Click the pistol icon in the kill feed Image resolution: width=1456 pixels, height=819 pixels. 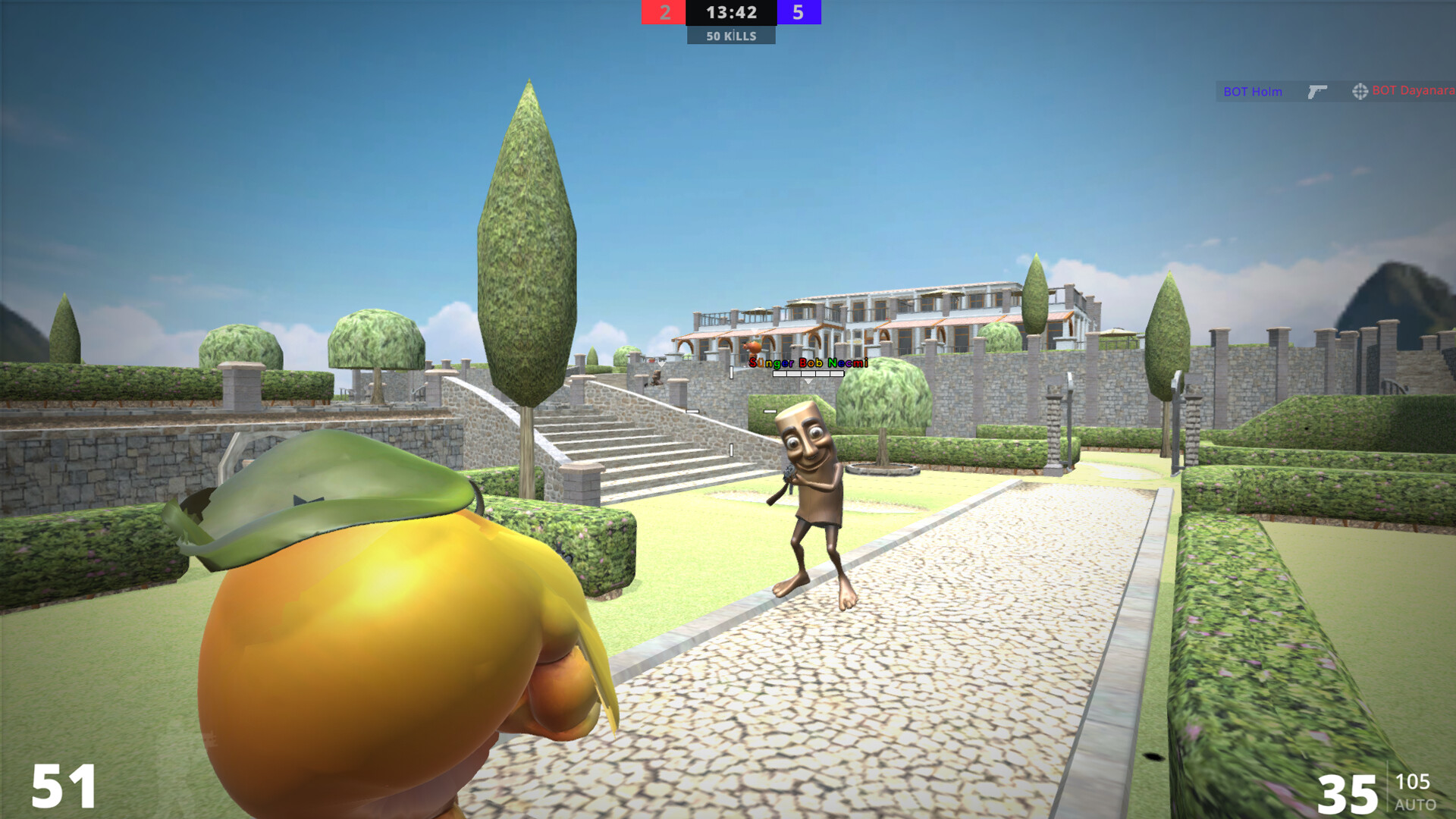pyautogui.click(x=1318, y=90)
